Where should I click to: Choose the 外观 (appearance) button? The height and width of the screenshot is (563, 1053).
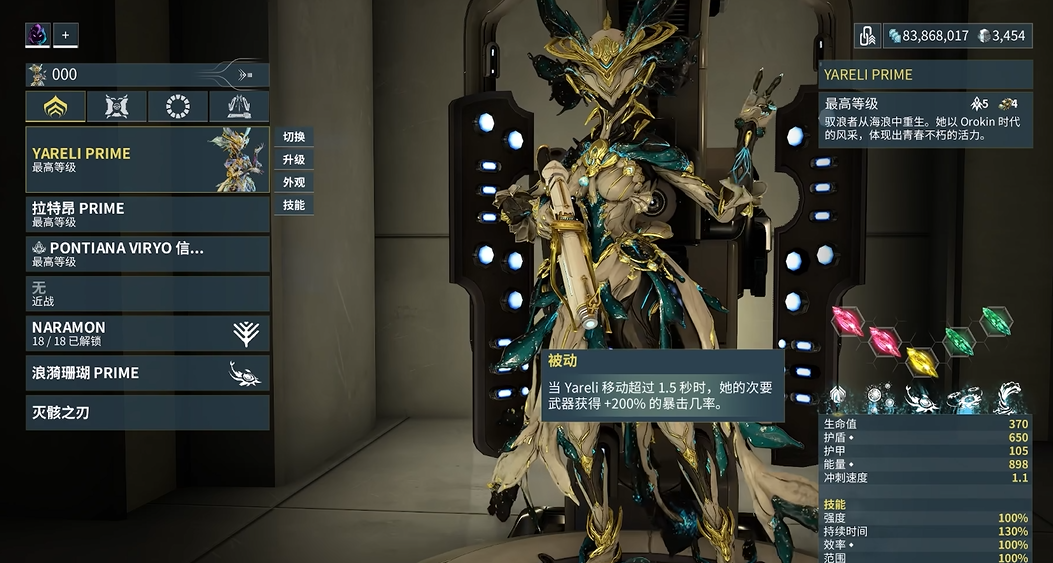point(294,183)
